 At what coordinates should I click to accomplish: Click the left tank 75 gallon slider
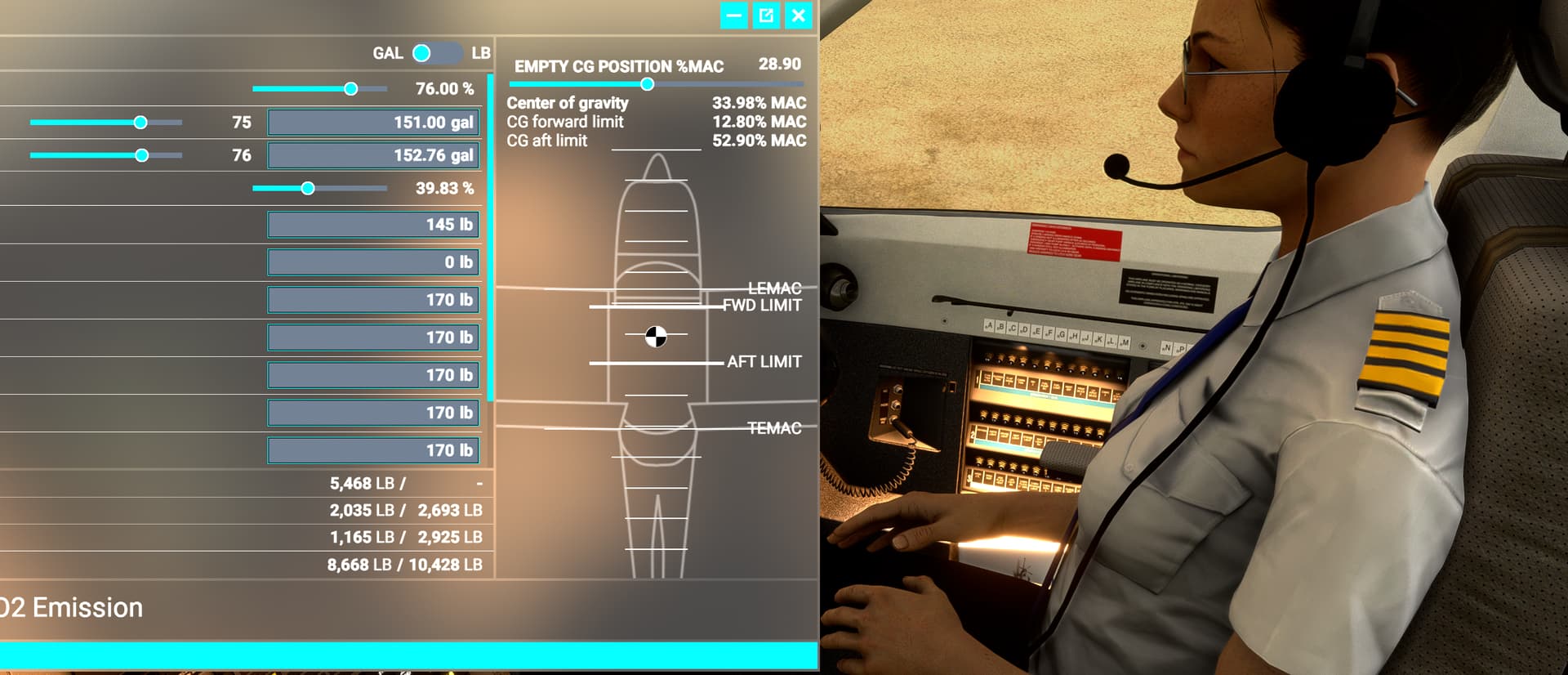coord(140,122)
